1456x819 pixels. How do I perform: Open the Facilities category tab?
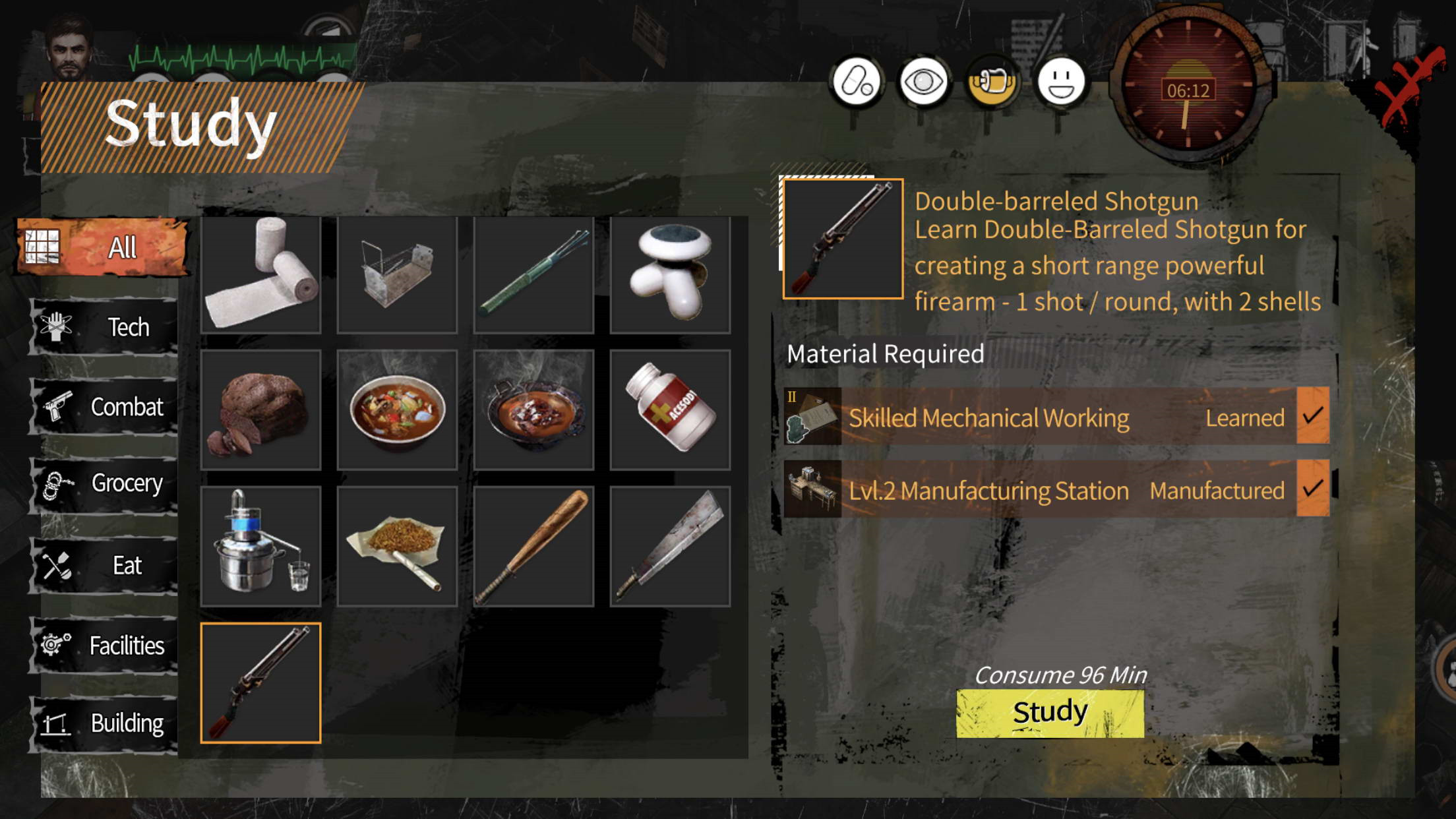coord(104,645)
